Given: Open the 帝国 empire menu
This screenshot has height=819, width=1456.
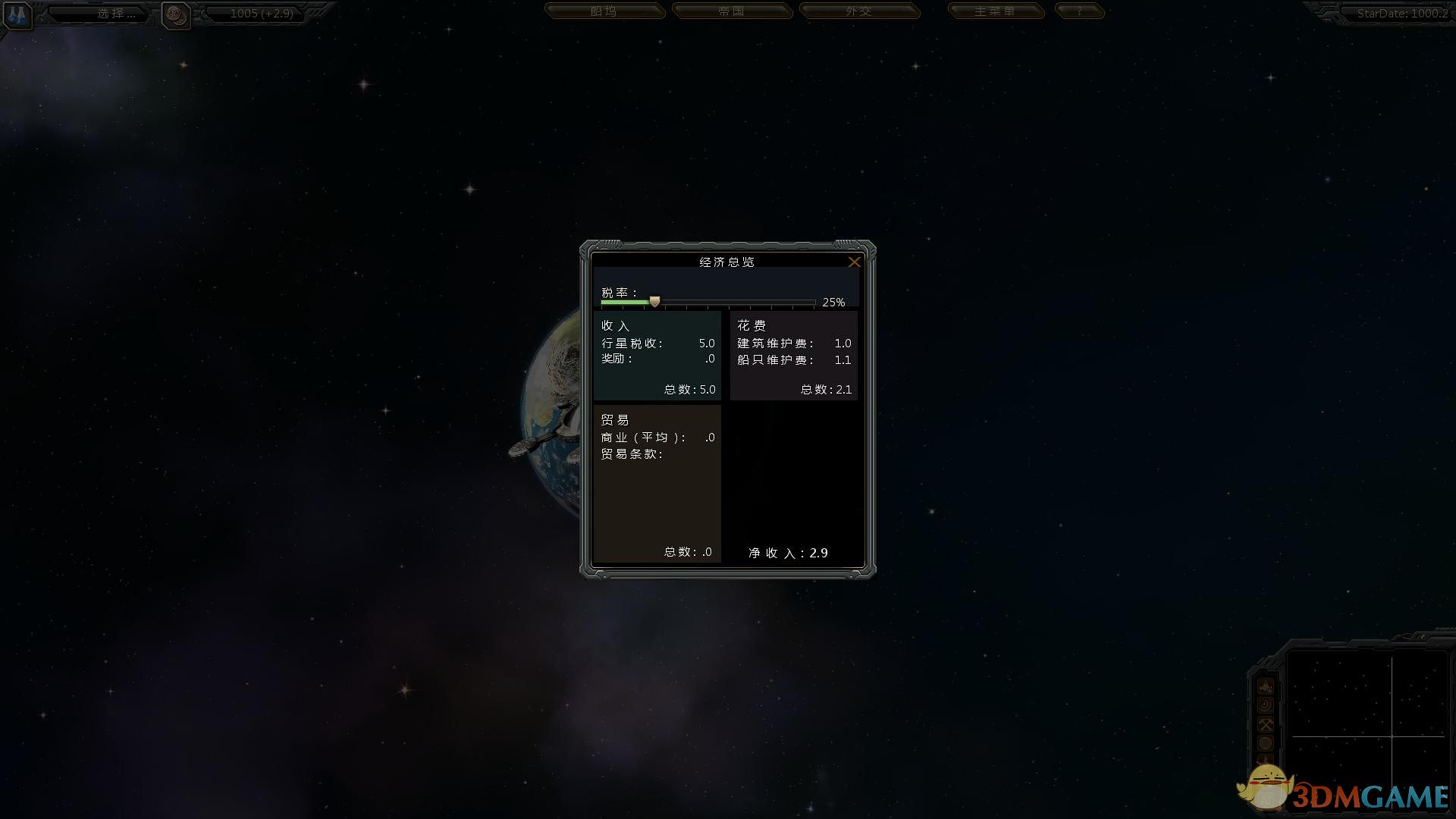Looking at the screenshot, I should point(733,11).
